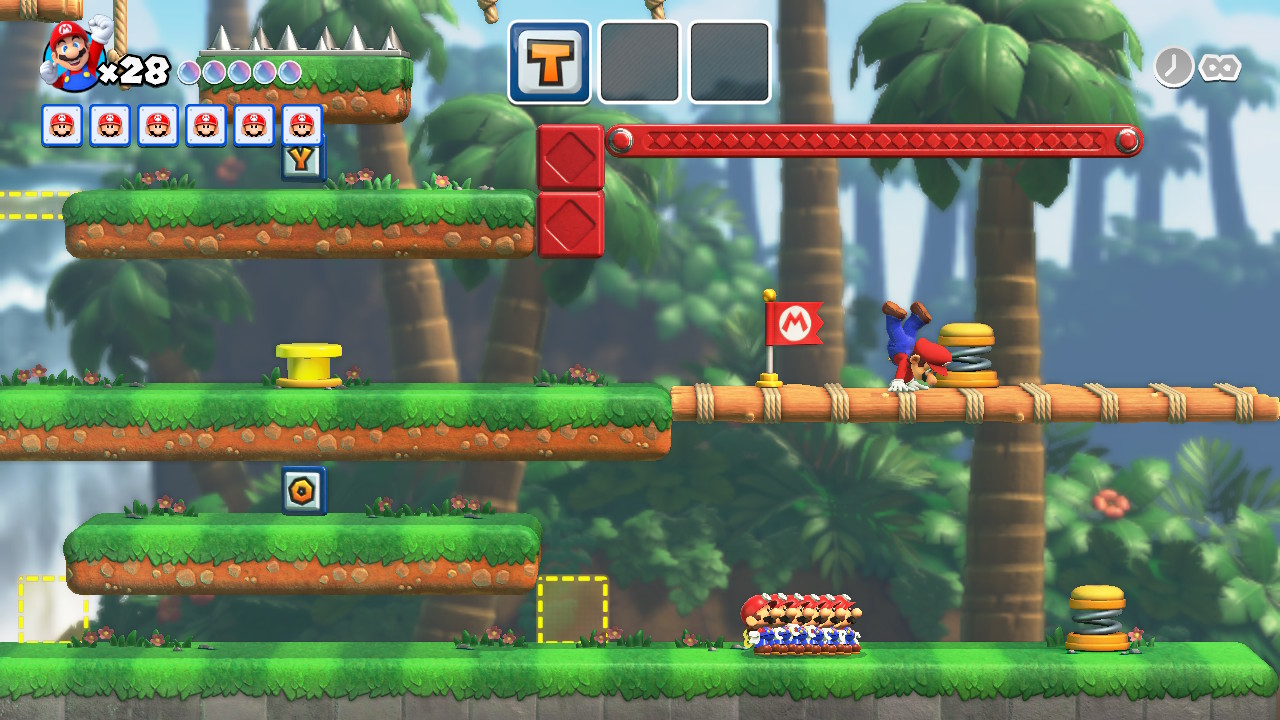Viewport: 1280px width, 720px height.
Task: Click the clock timer icon
Action: coord(1173,67)
